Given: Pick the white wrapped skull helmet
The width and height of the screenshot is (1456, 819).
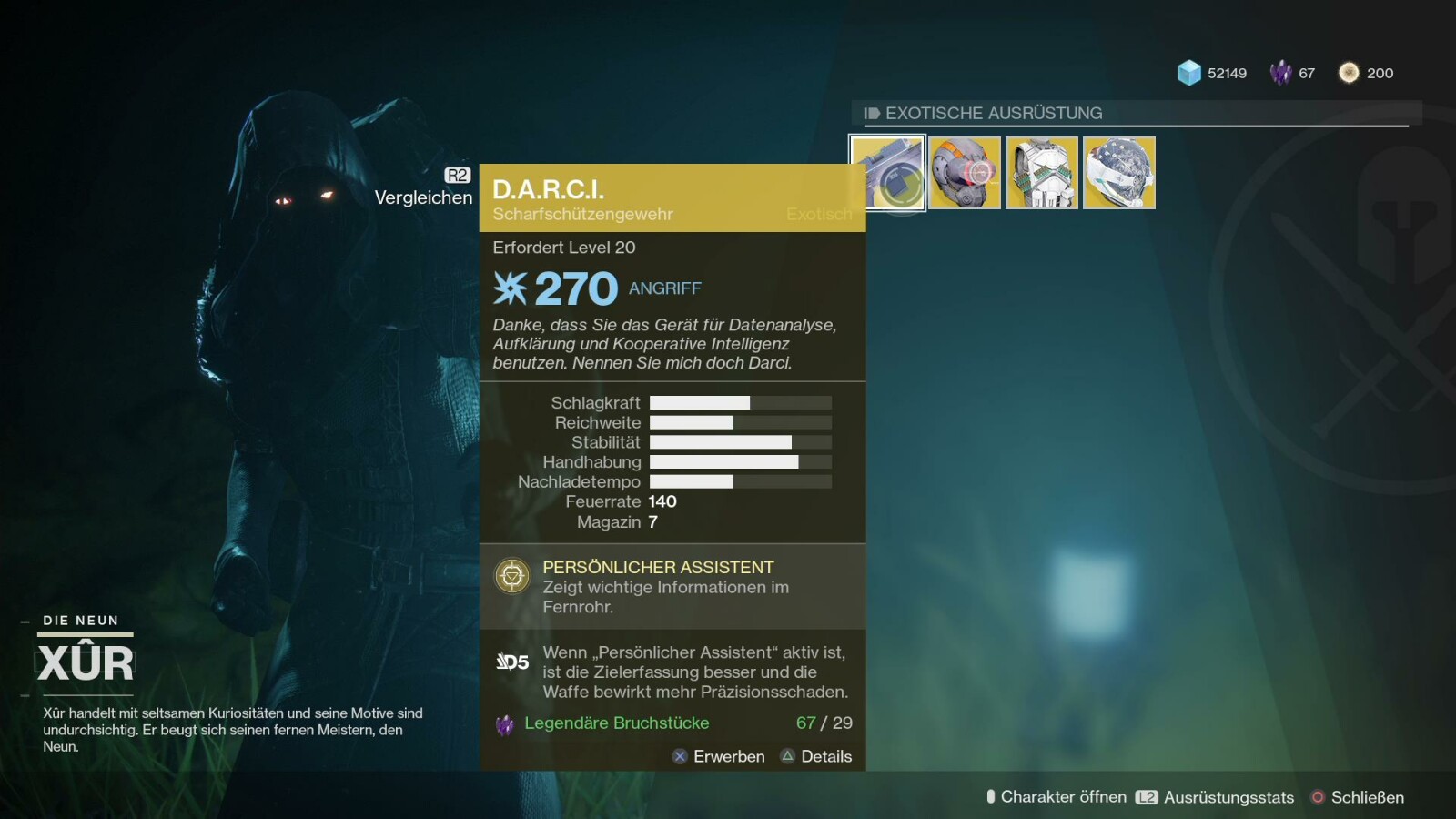Looking at the screenshot, I should [x=1119, y=173].
